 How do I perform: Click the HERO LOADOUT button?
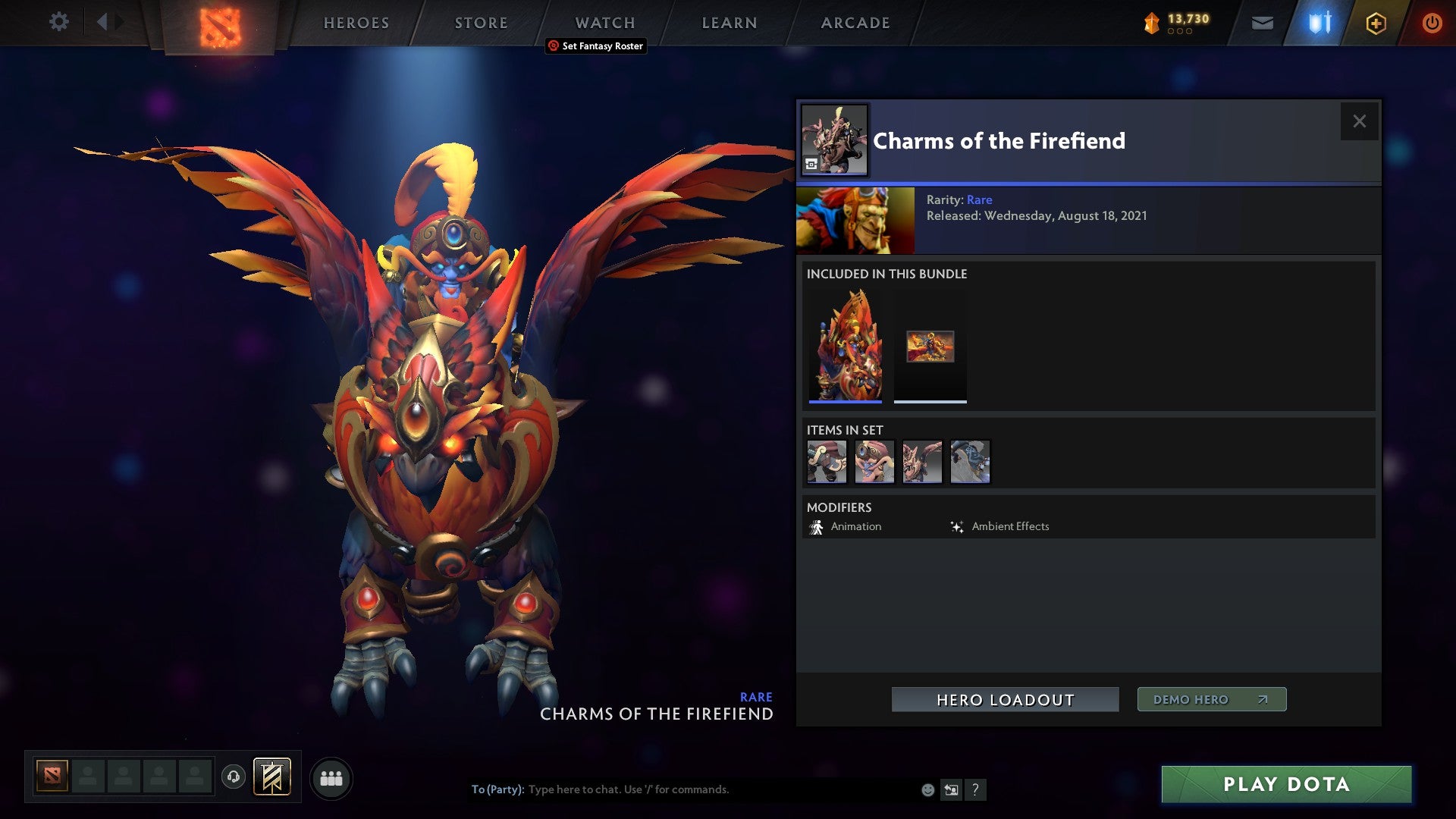click(x=1005, y=699)
